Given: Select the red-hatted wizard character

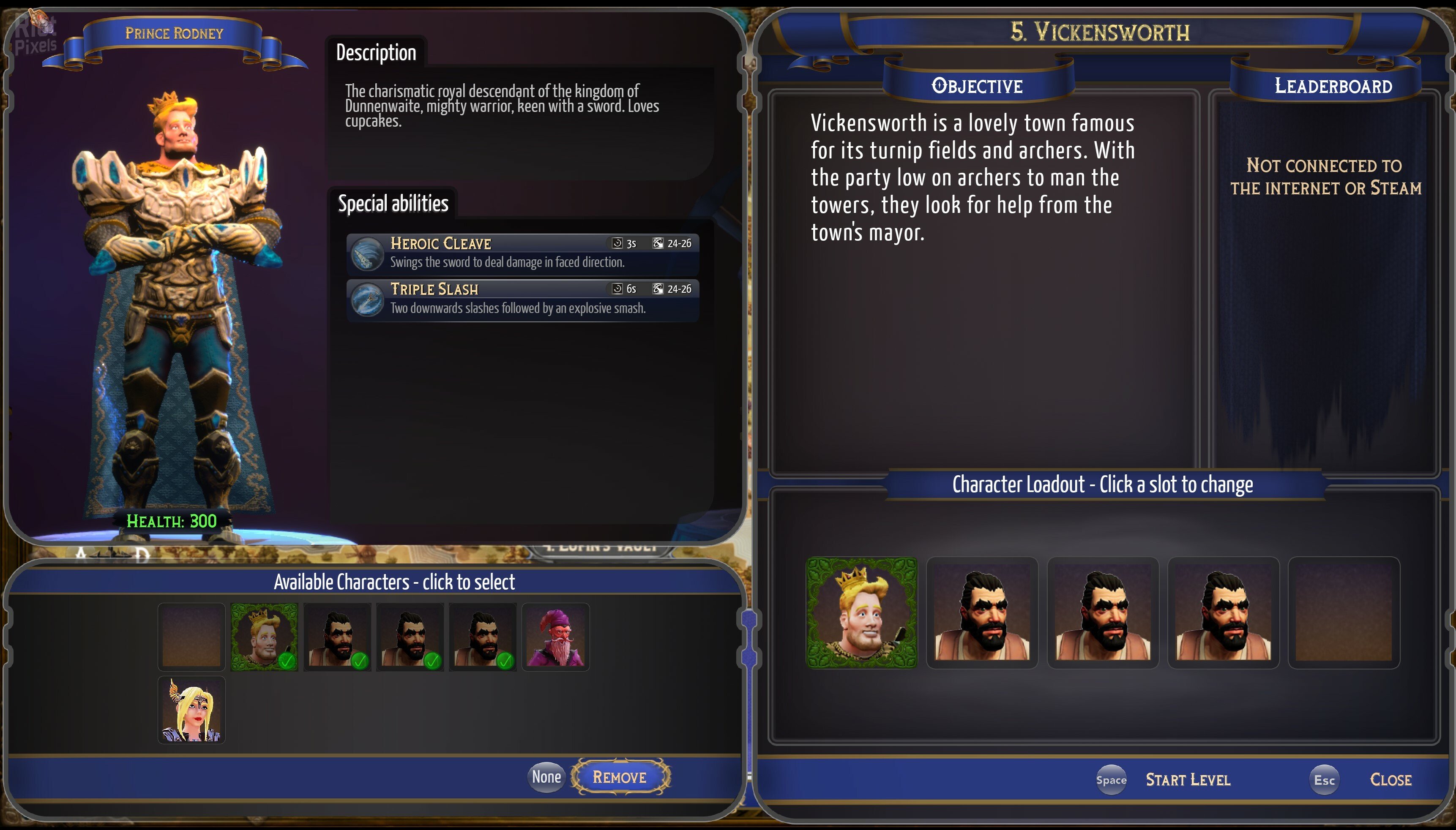Looking at the screenshot, I should [x=555, y=637].
